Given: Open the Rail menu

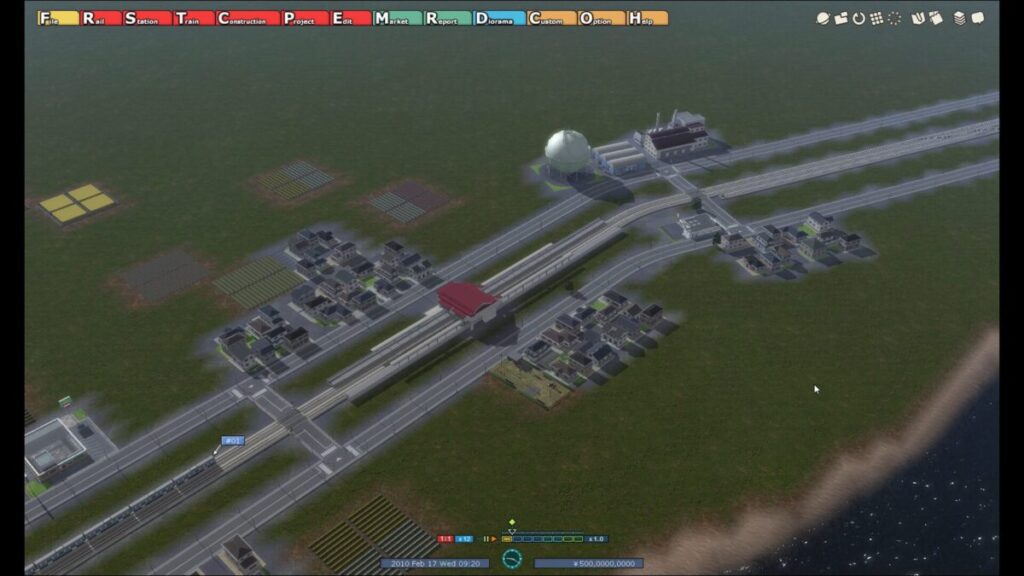Looking at the screenshot, I should pyautogui.click(x=102, y=18).
